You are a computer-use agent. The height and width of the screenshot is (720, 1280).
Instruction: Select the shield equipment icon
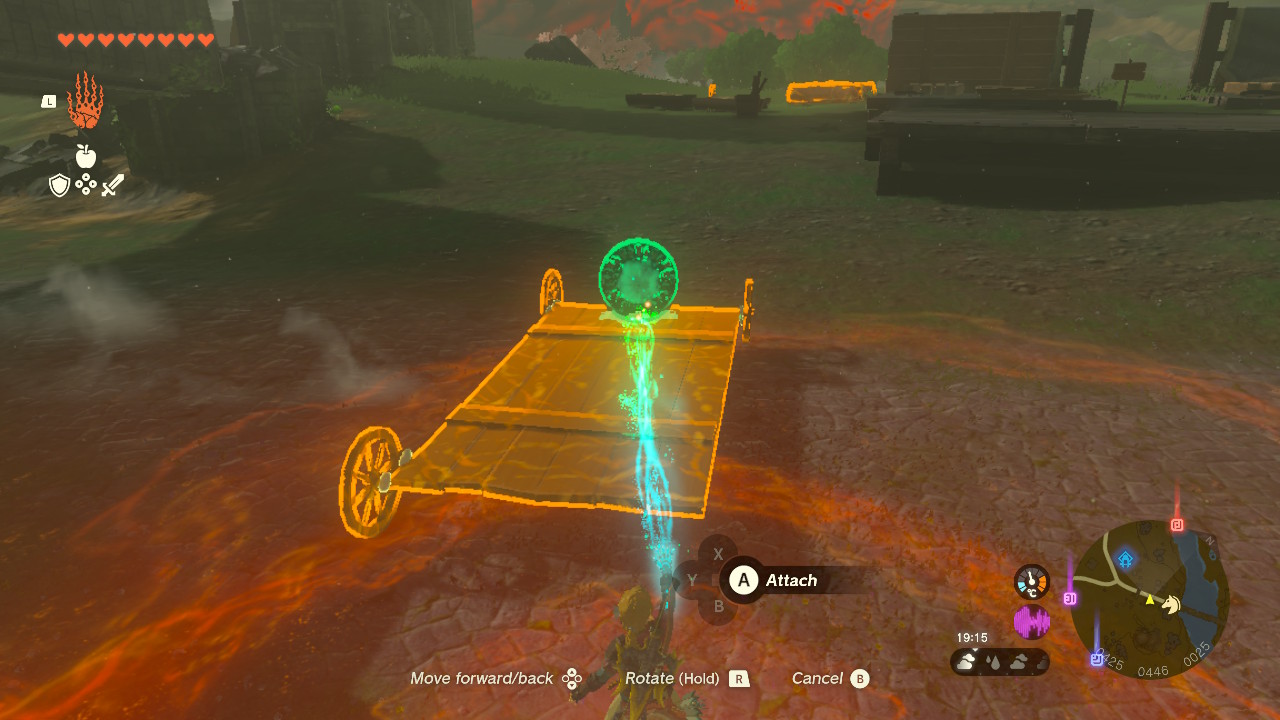58,185
